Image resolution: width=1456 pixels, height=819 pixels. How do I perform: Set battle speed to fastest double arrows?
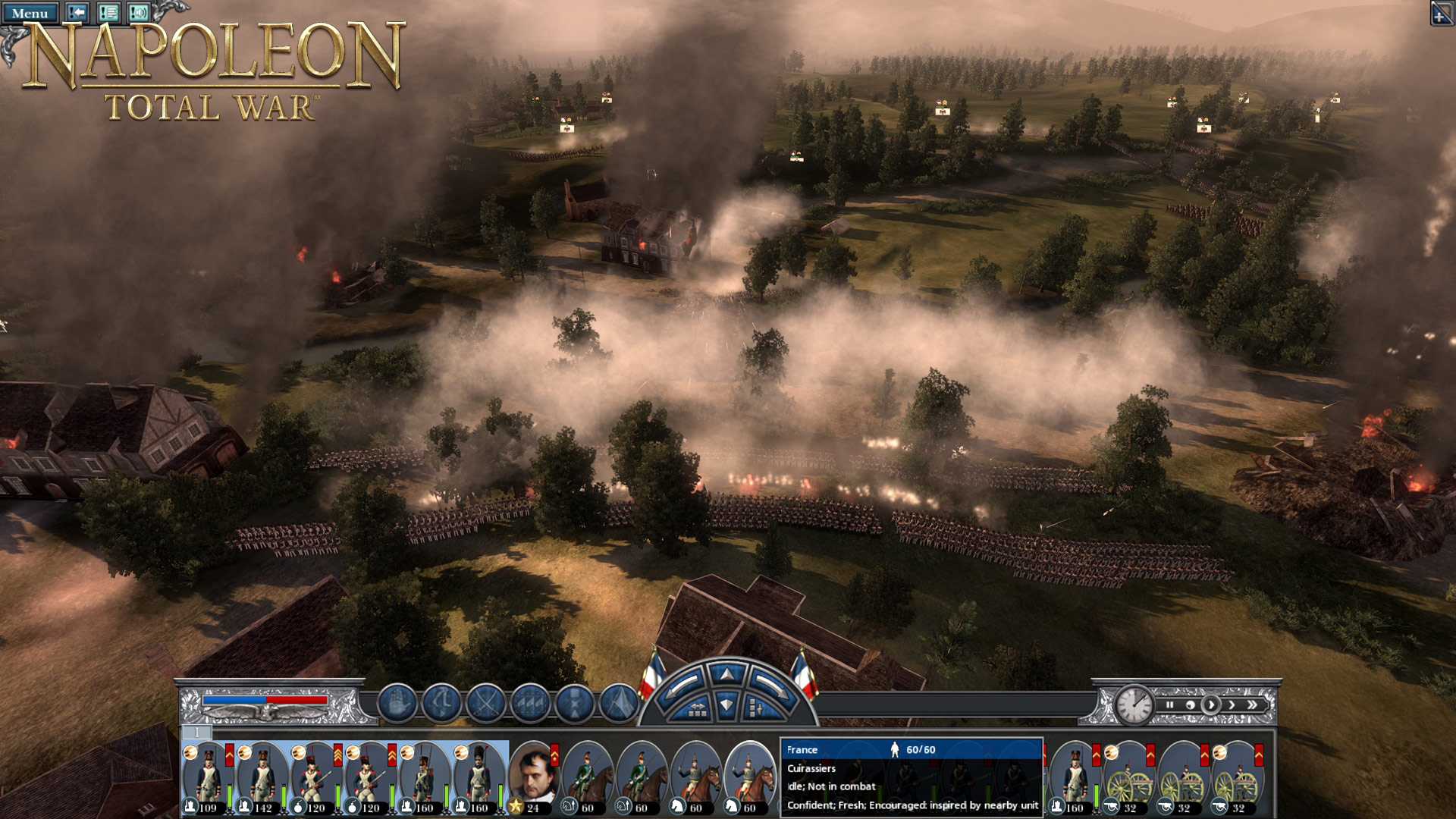coord(1252,705)
